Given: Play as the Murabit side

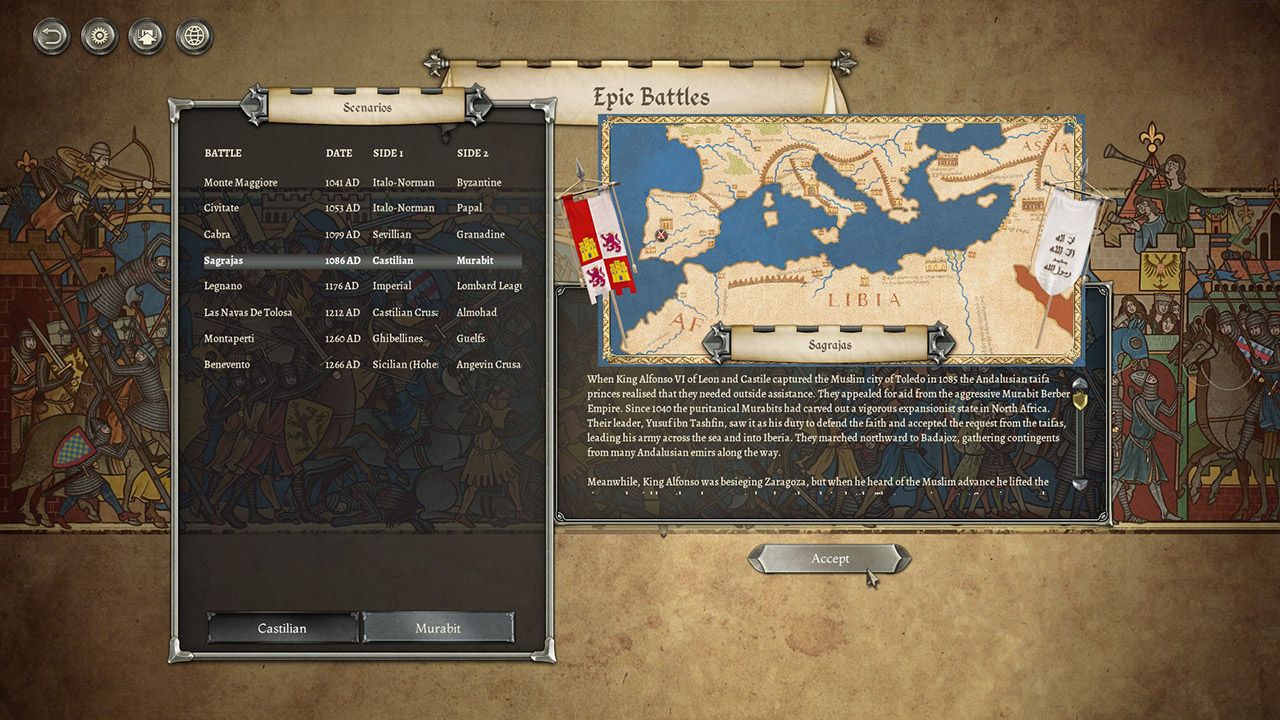Looking at the screenshot, I should coord(438,628).
